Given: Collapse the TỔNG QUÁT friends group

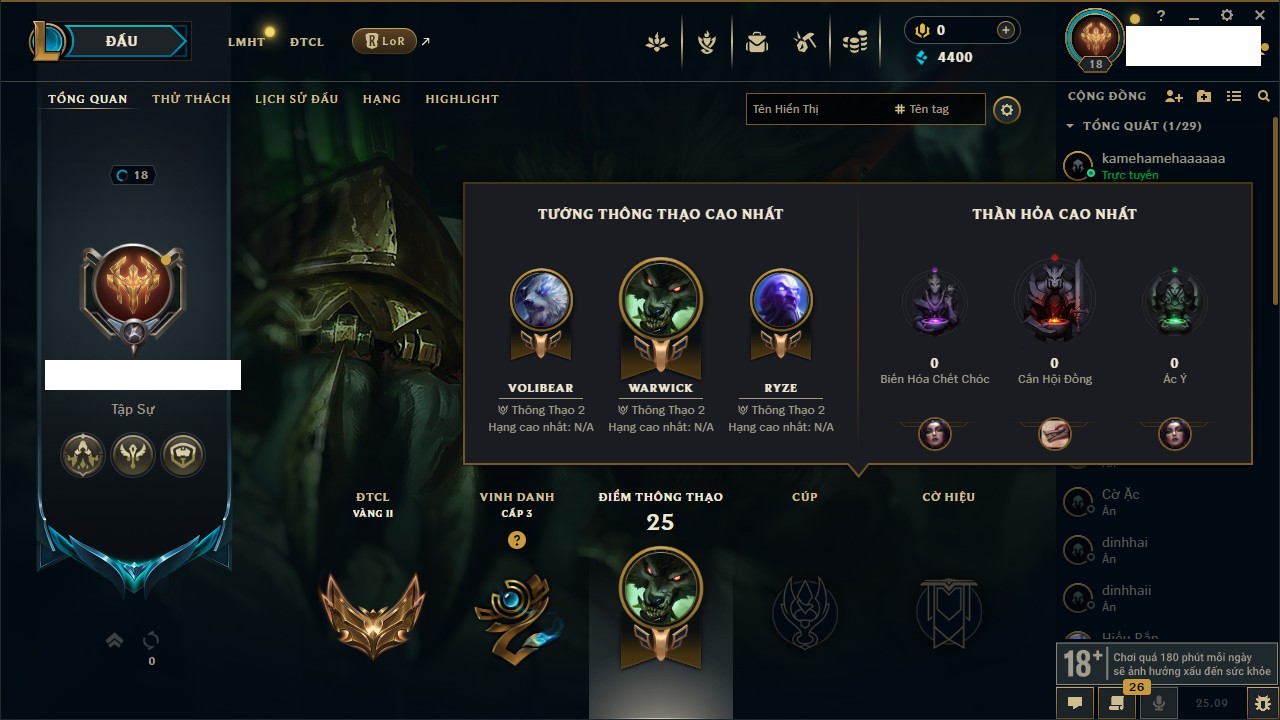Looking at the screenshot, I should coord(1070,126).
